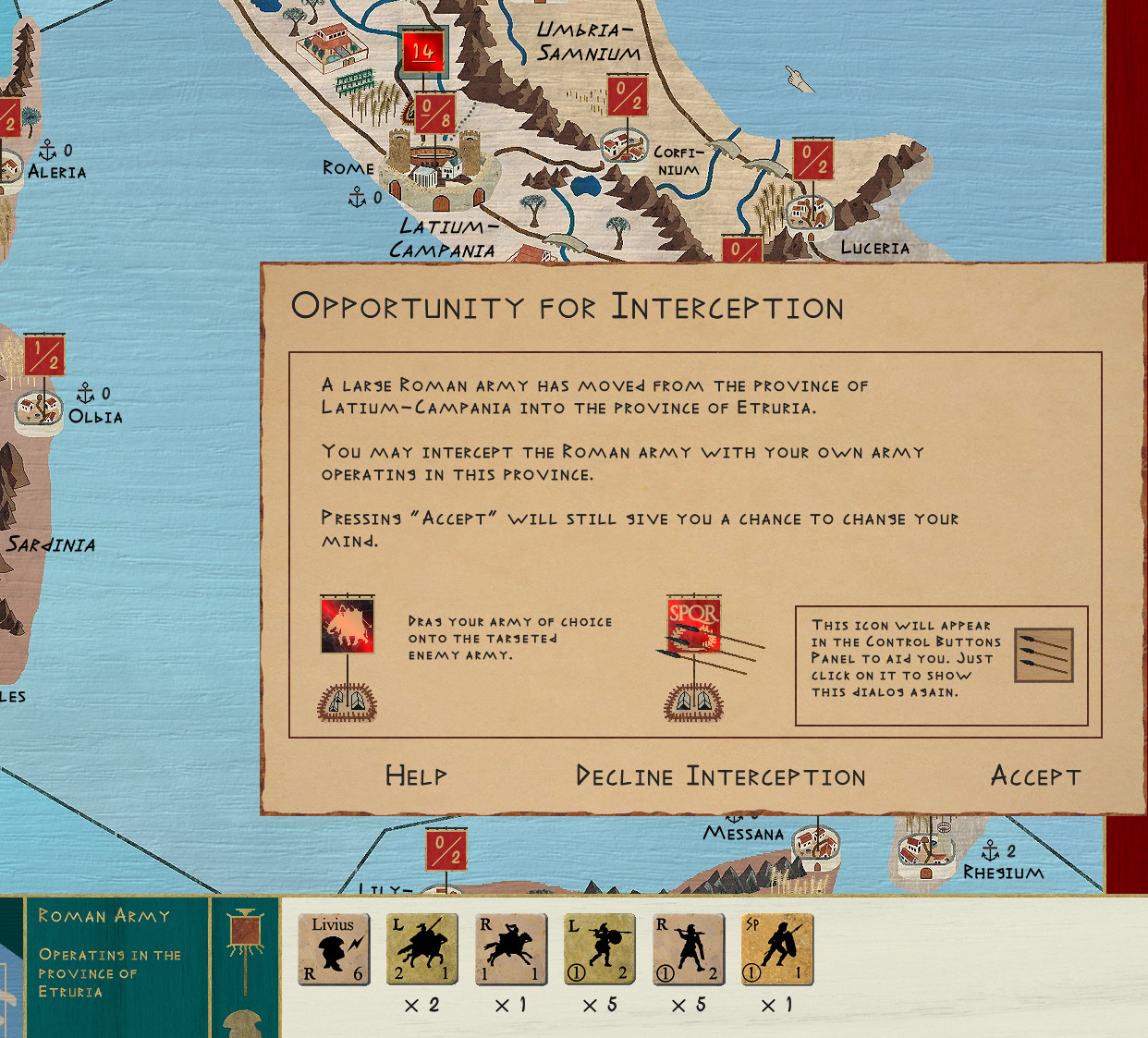Select the Sp shielded infantry tile

tap(776, 949)
